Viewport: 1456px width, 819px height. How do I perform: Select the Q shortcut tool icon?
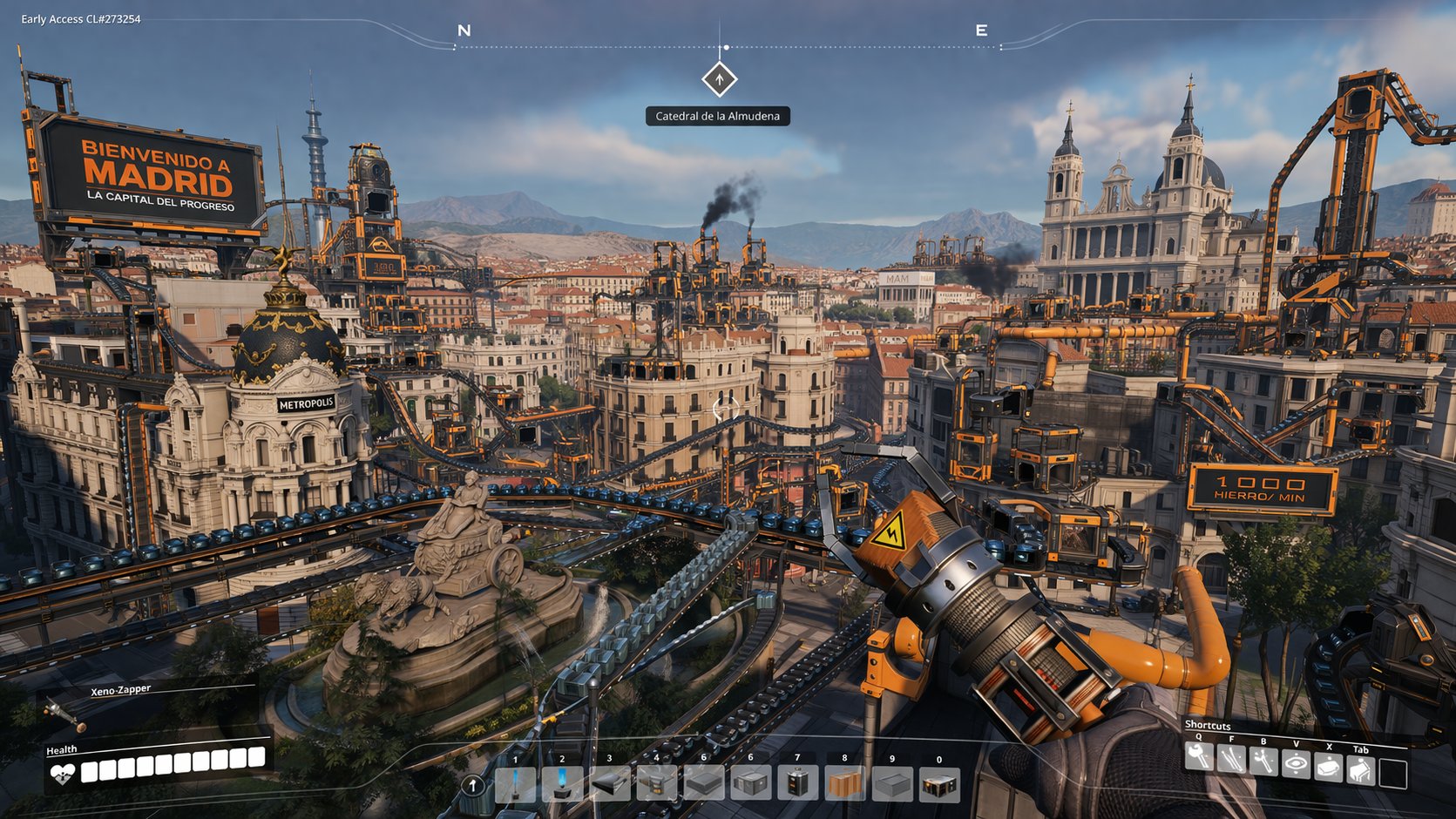(x=1200, y=758)
